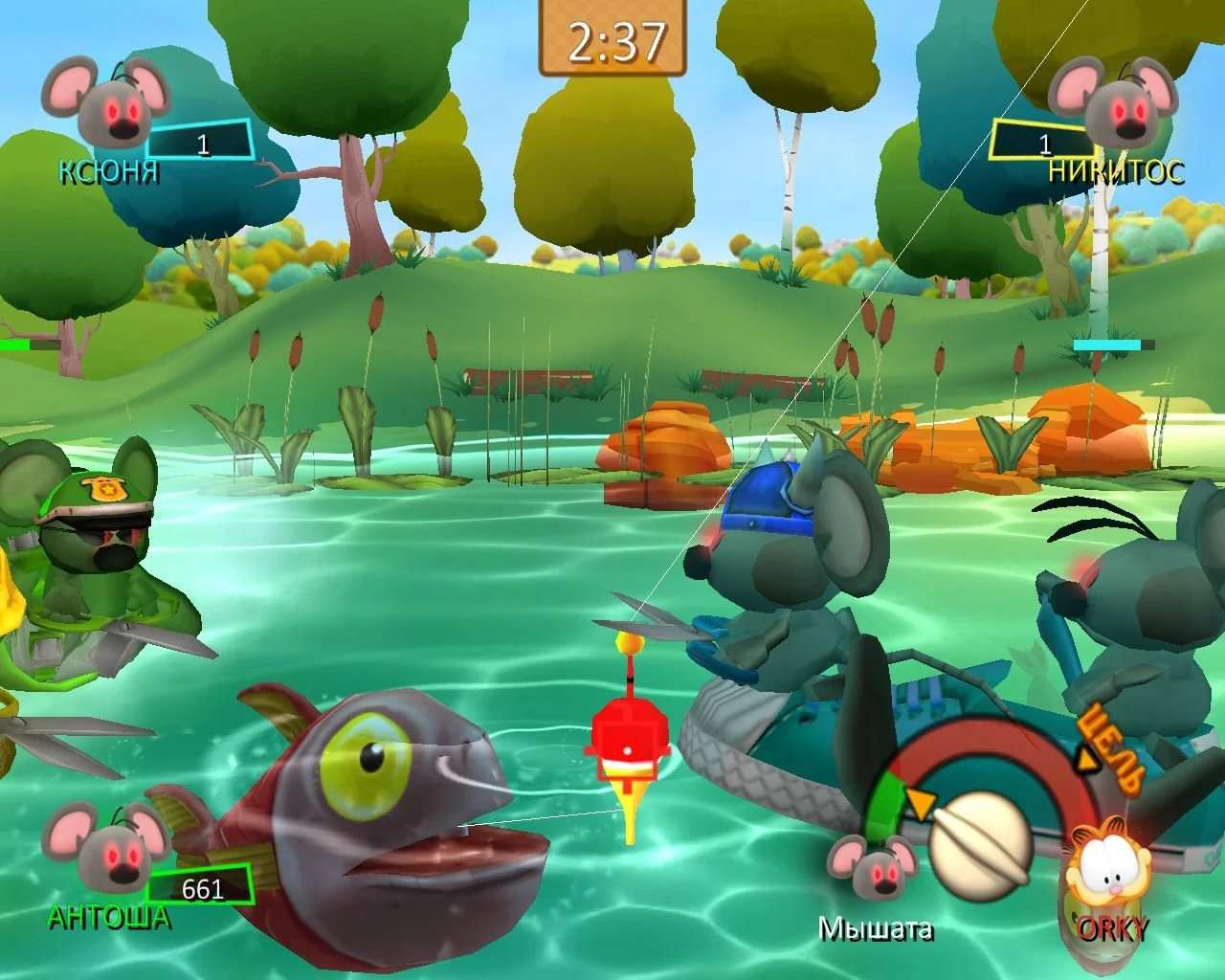Choose АНТОША's mouse avatar
The width and height of the screenshot is (1225, 980).
[x=105, y=847]
